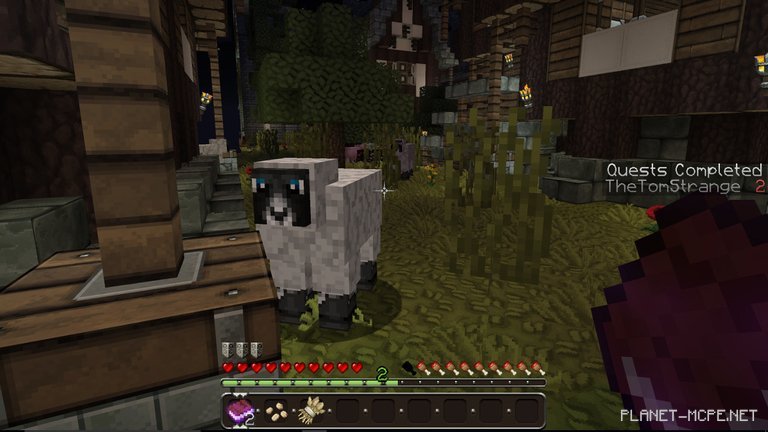Select the purple block hotbar slot
Image resolution: width=768 pixels, height=432 pixels.
tap(240, 410)
